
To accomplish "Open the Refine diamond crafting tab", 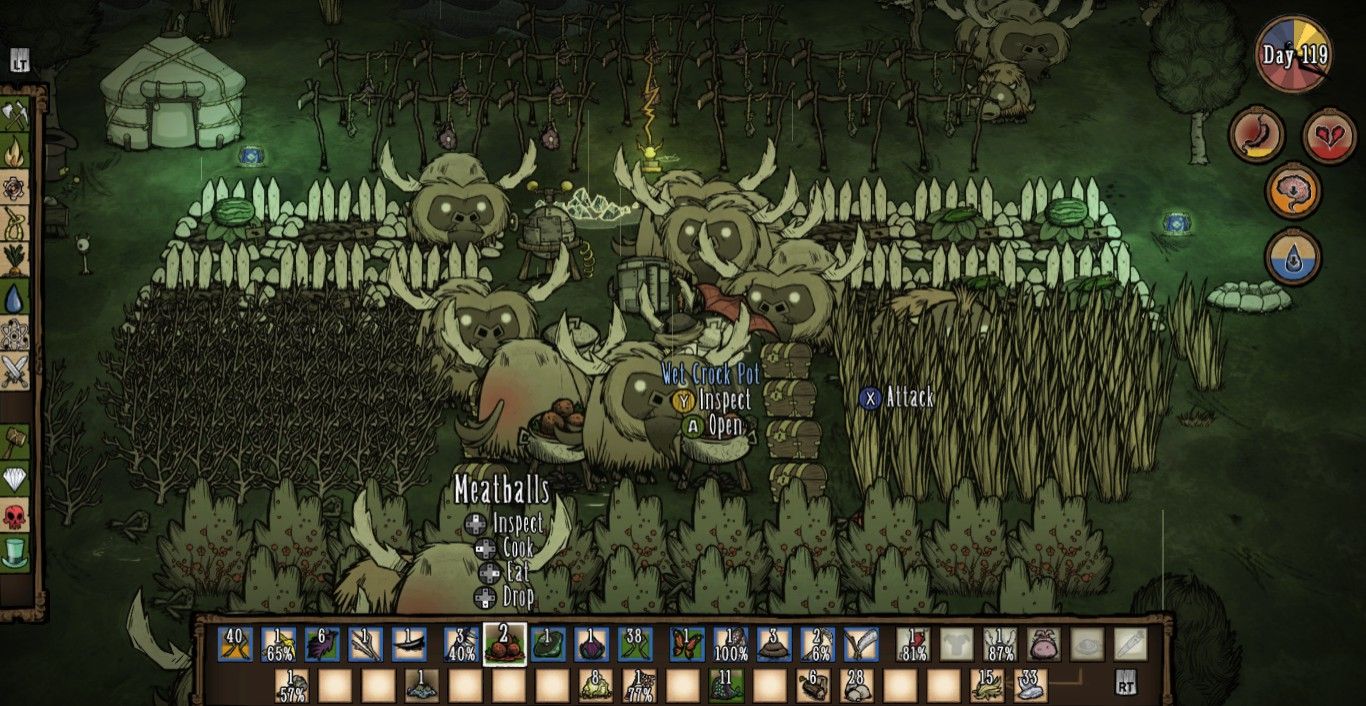I will click(15, 479).
